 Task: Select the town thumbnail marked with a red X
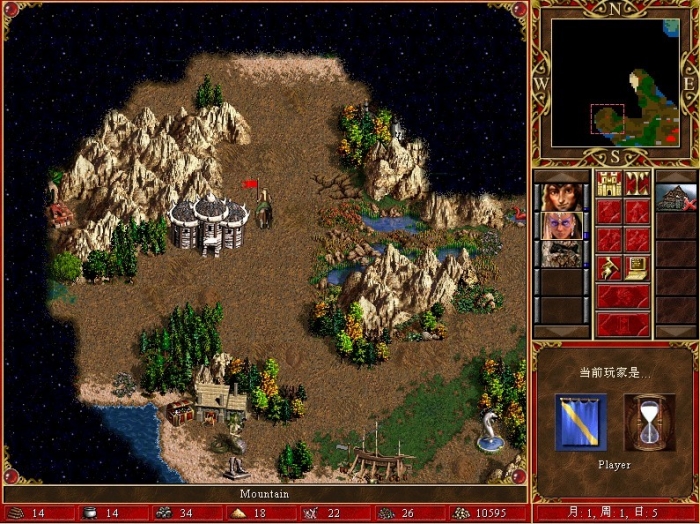point(676,196)
